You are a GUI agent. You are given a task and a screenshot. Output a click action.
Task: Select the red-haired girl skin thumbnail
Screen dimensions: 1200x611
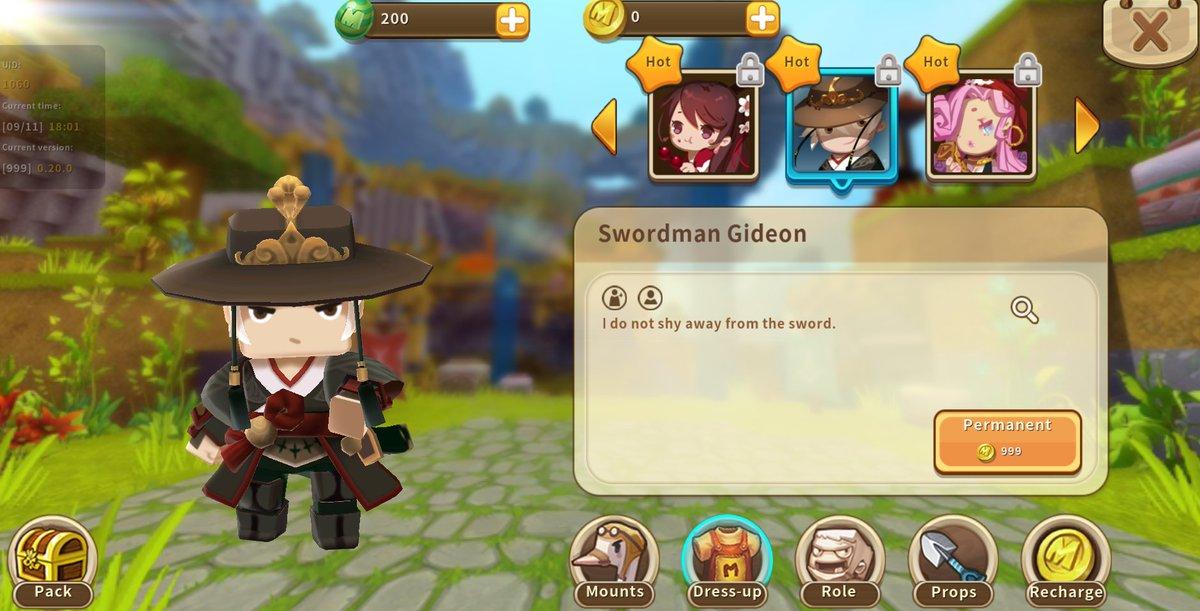(x=702, y=126)
